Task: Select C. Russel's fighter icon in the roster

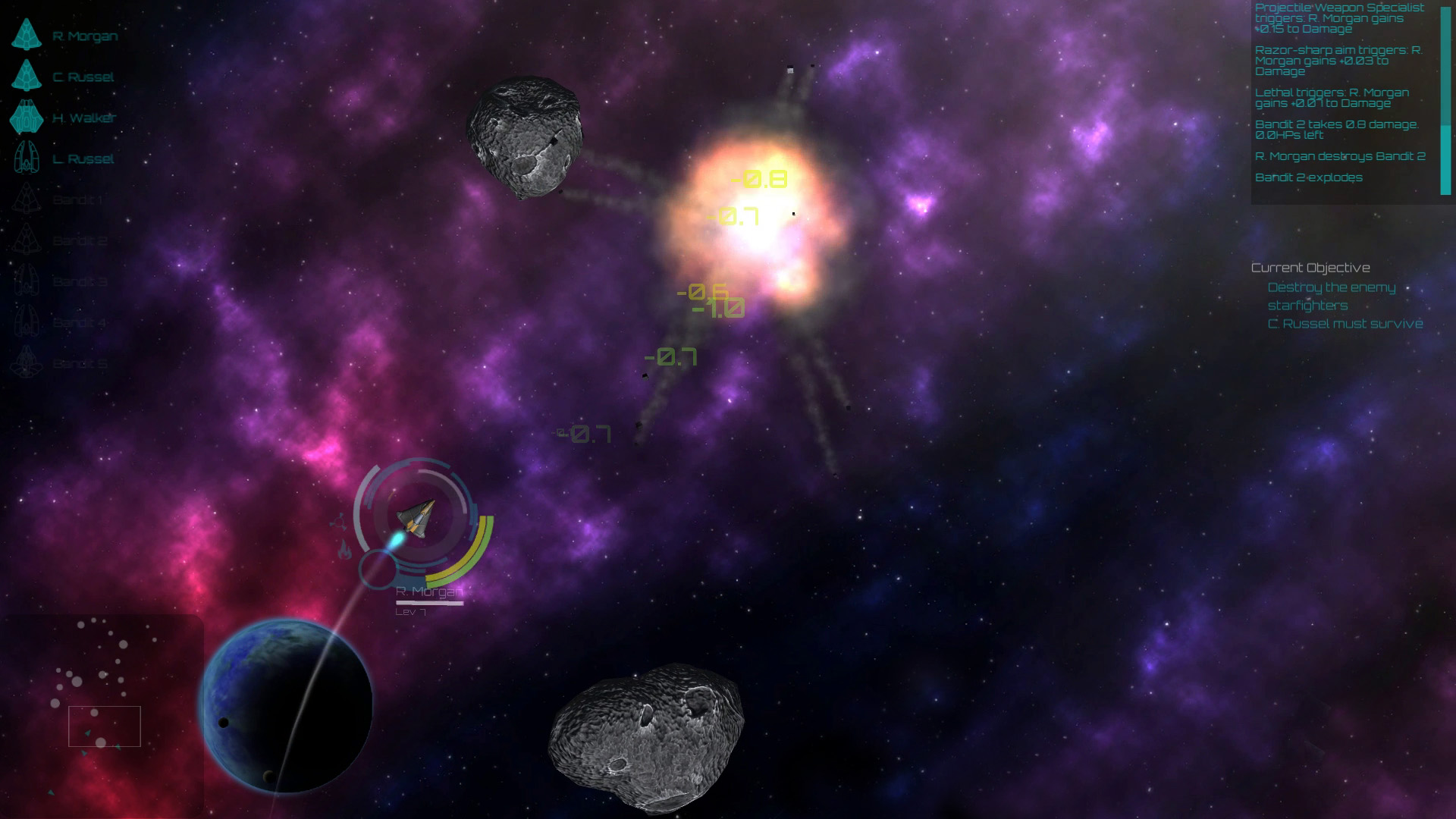Action: pos(28,77)
